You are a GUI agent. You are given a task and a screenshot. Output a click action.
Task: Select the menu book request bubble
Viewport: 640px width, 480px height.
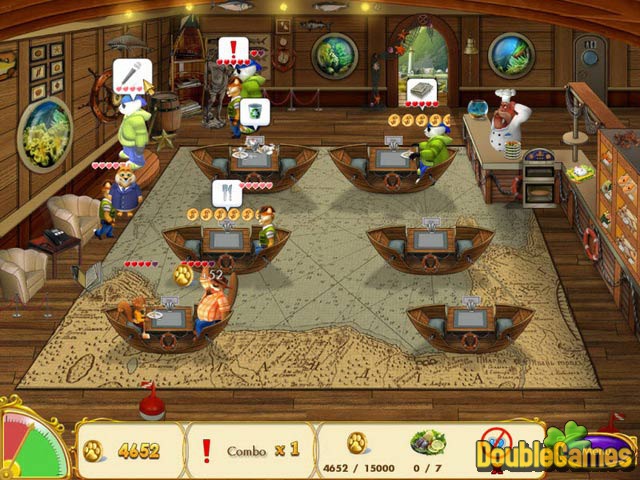[x=421, y=91]
